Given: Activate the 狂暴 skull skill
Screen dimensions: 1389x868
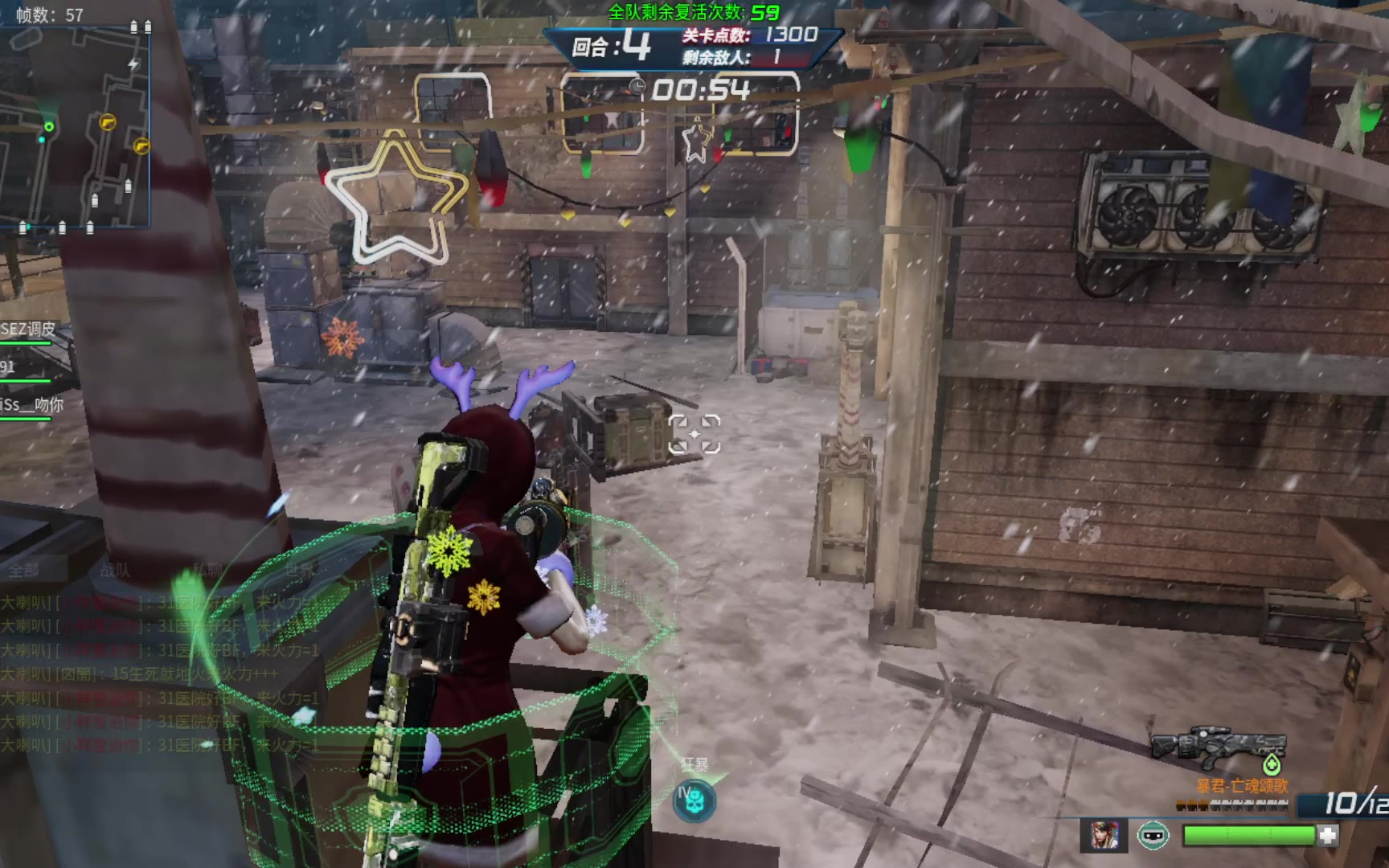Looking at the screenshot, I should click(694, 800).
